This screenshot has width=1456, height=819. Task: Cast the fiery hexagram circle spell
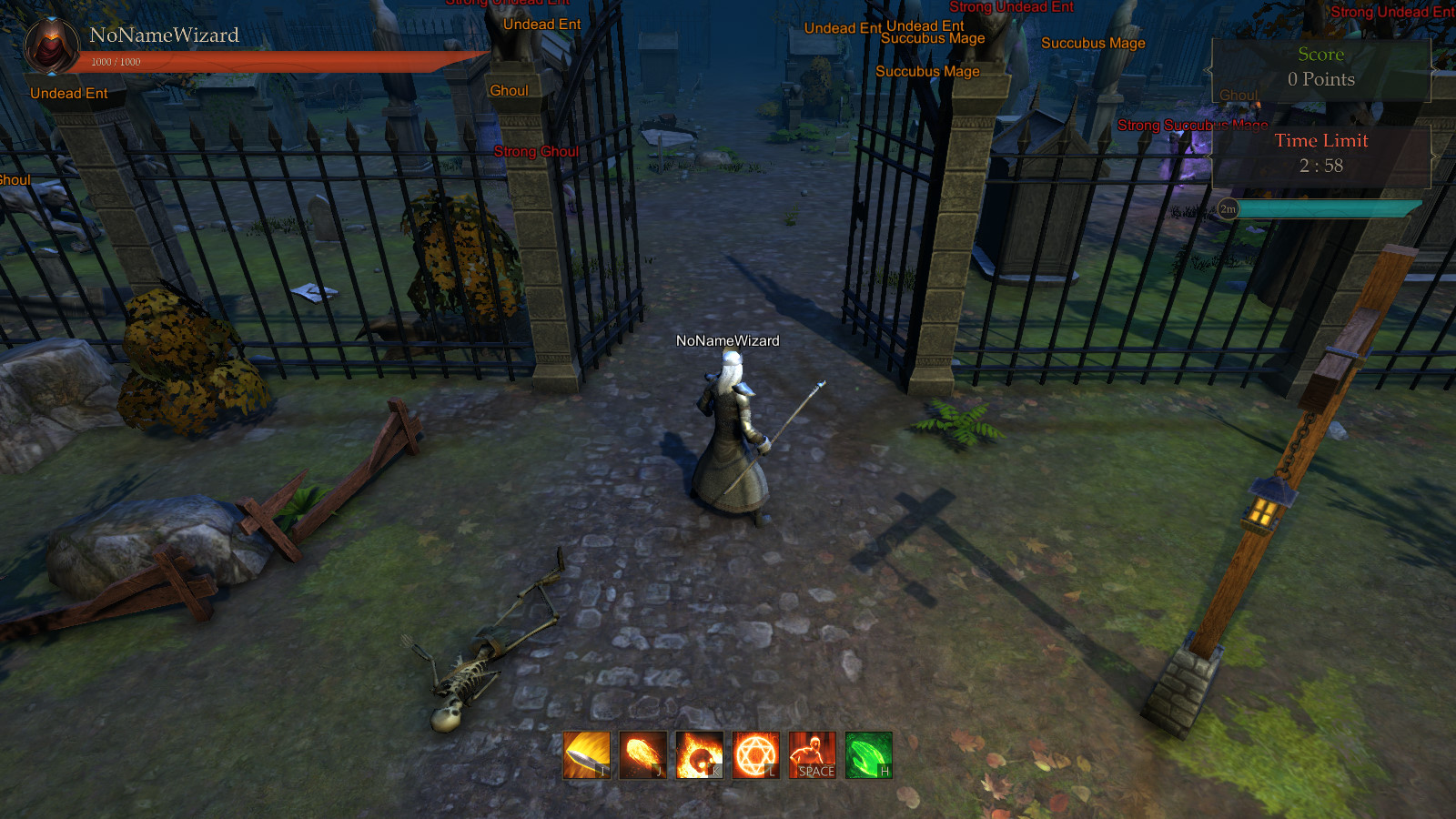(x=756, y=755)
